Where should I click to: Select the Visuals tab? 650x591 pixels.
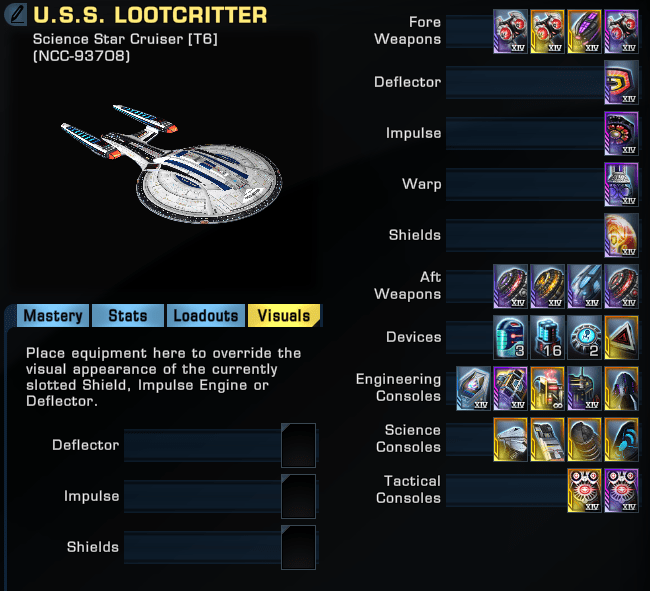[284, 316]
